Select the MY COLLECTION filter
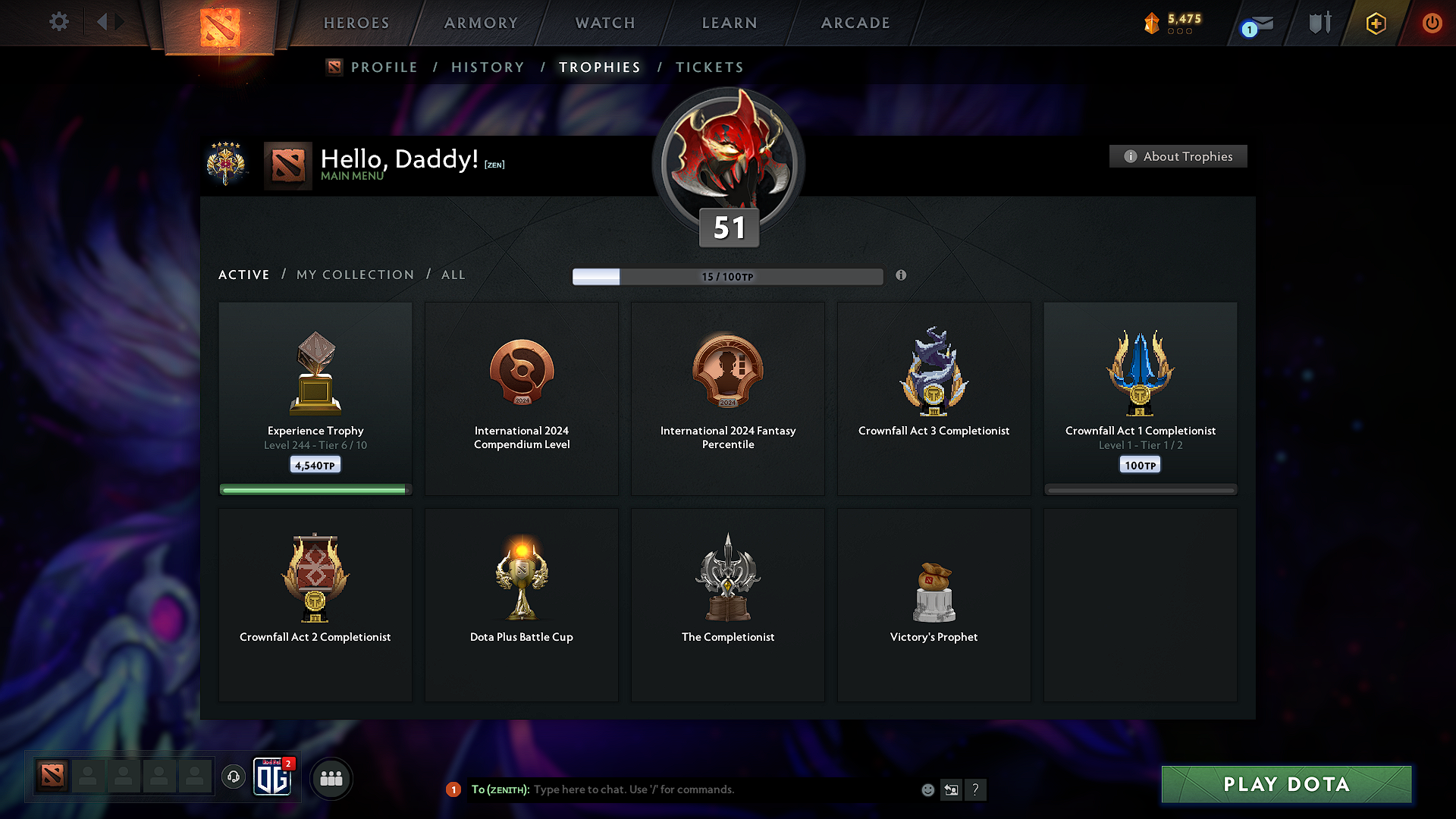This screenshot has height=819, width=1456. pyautogui.click(x=354, y=275)
